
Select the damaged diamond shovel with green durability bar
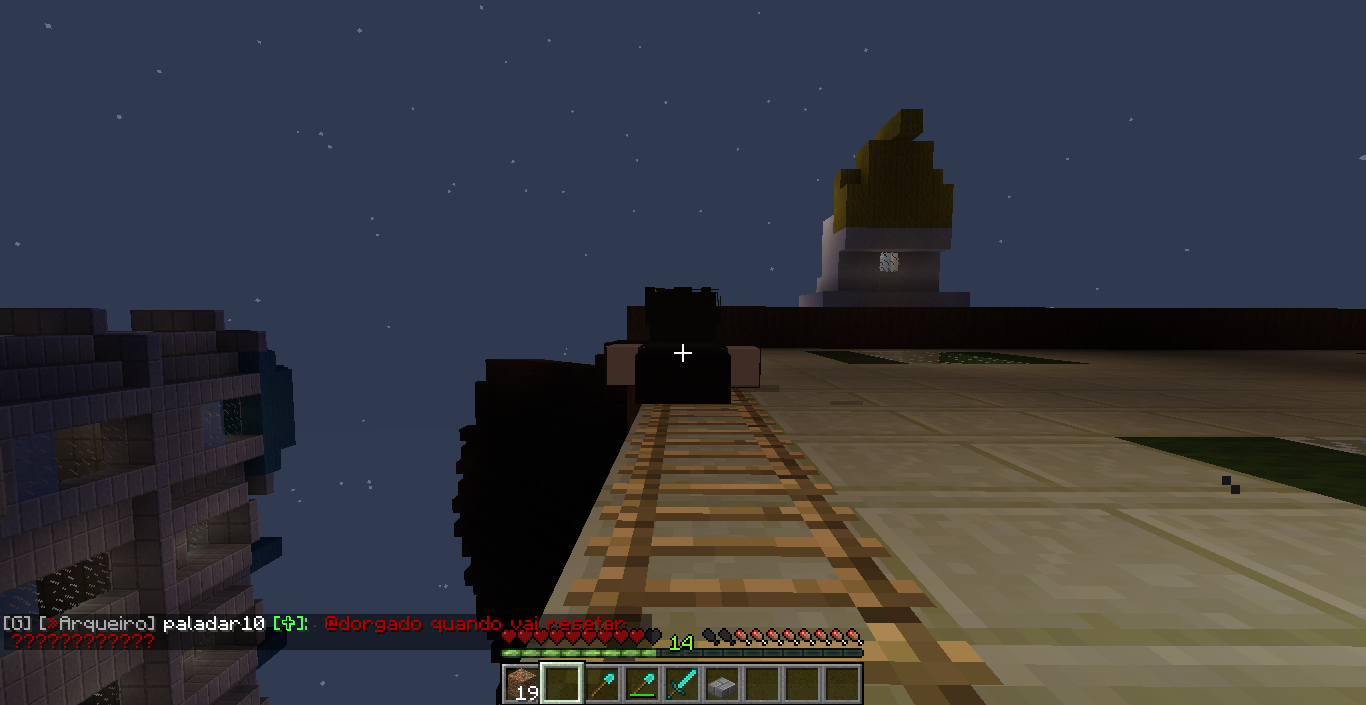pos(641,684)
